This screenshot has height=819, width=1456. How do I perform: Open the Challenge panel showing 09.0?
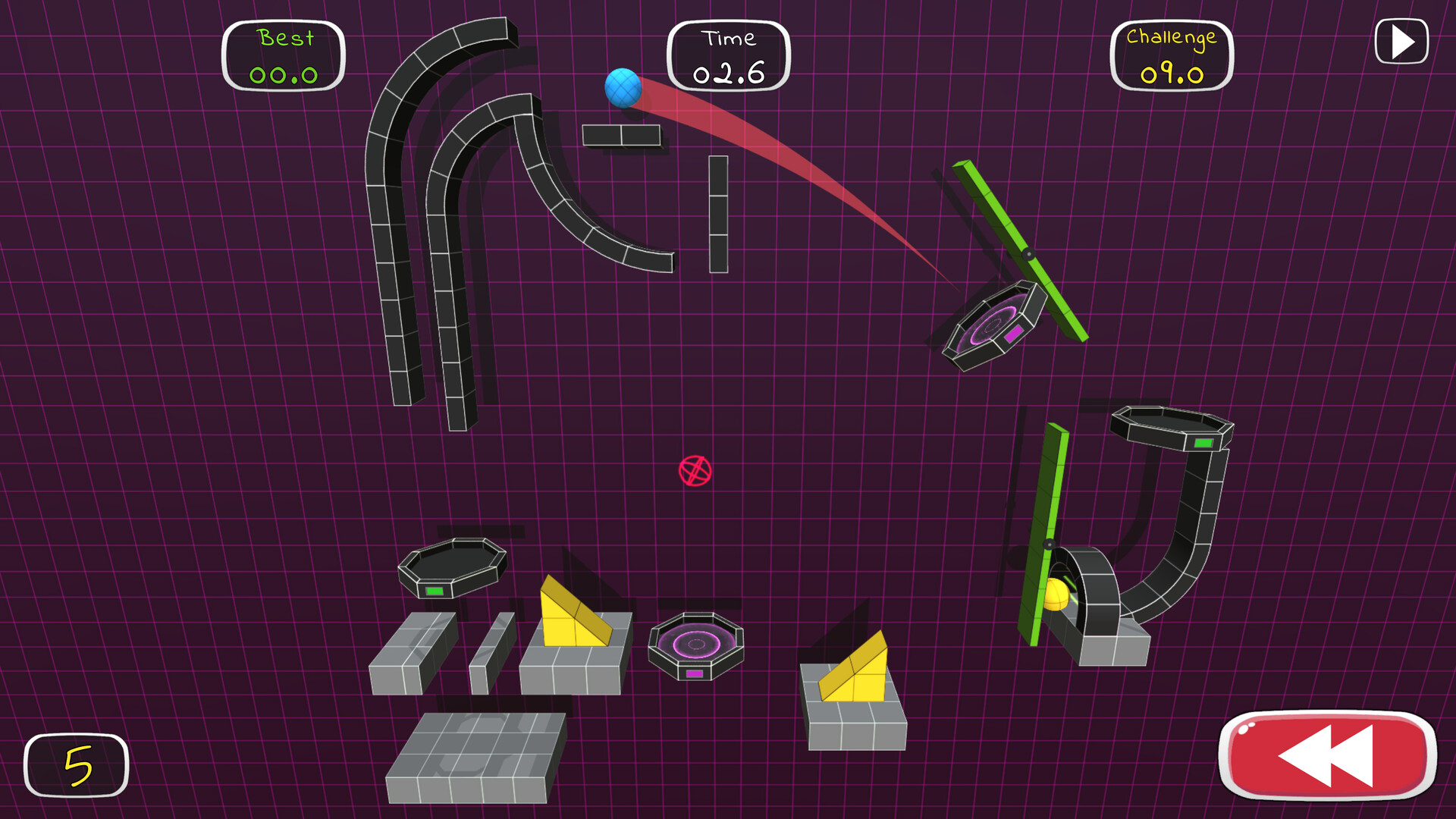(x=1170, y=55)
